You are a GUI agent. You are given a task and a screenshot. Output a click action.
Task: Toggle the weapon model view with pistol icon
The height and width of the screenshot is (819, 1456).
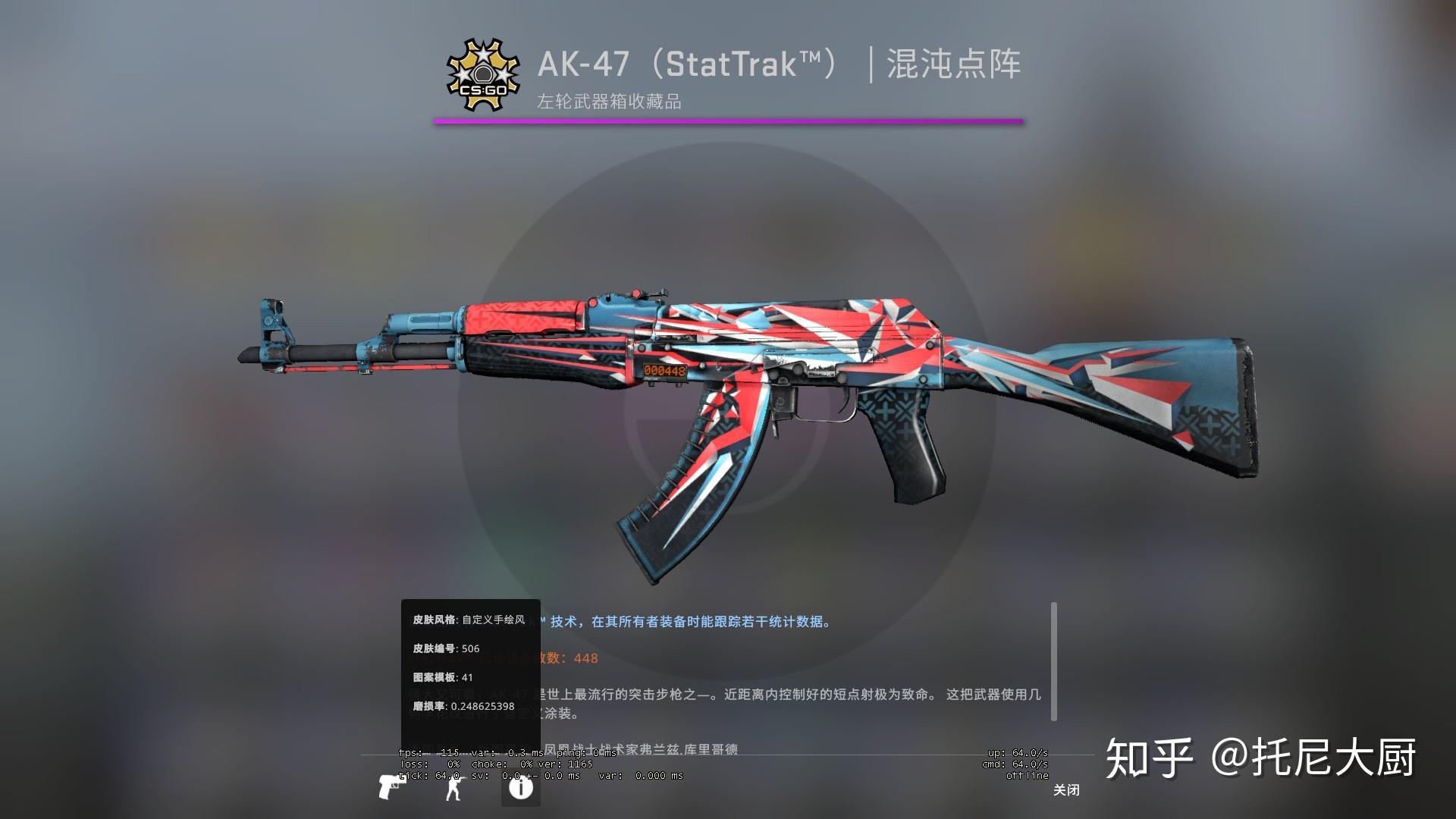pos(391,787)
